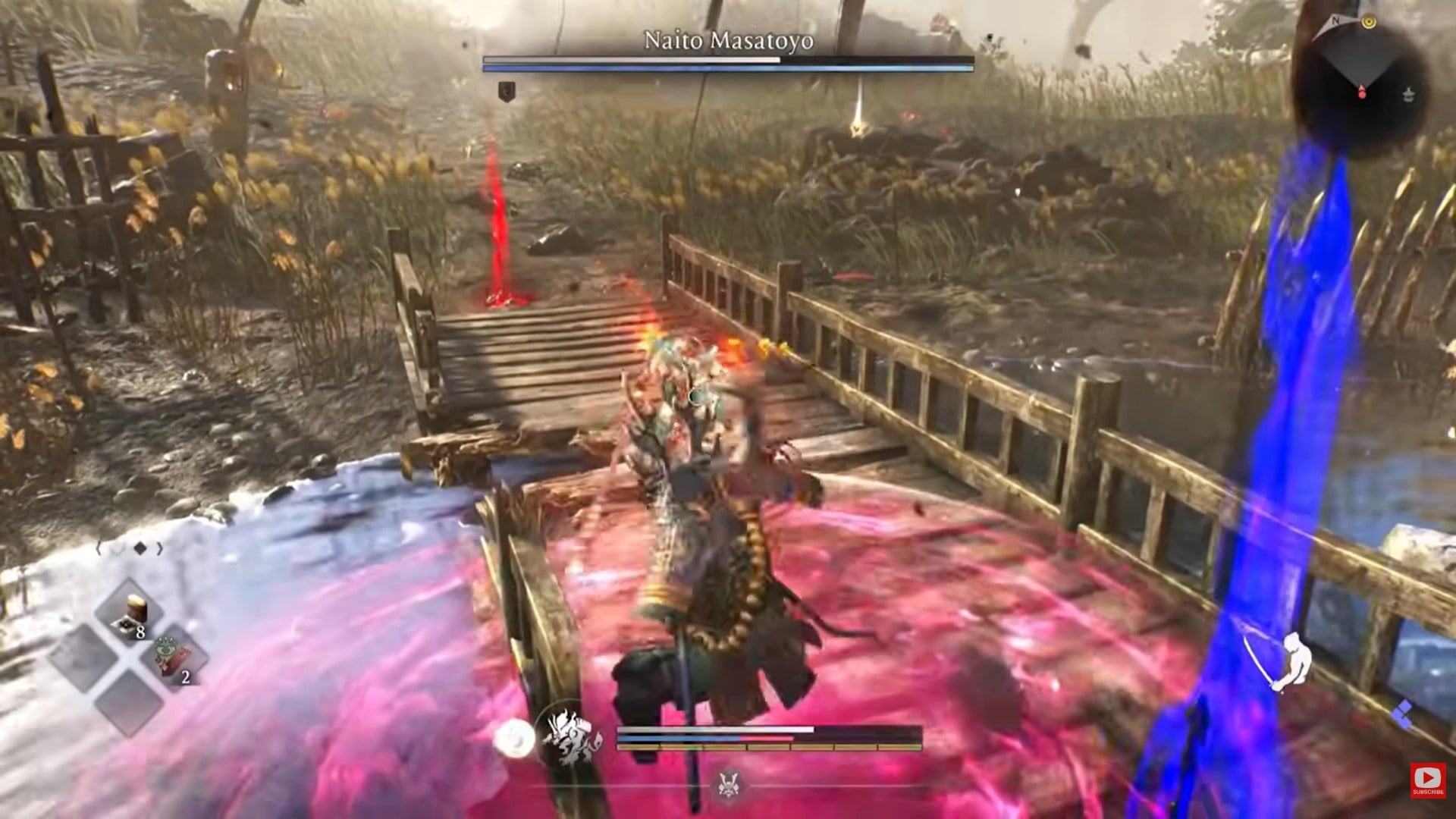The image size is (1456, 819).
Task: Collapse to previous item set via left arrow
Action: tap(100, 549)
